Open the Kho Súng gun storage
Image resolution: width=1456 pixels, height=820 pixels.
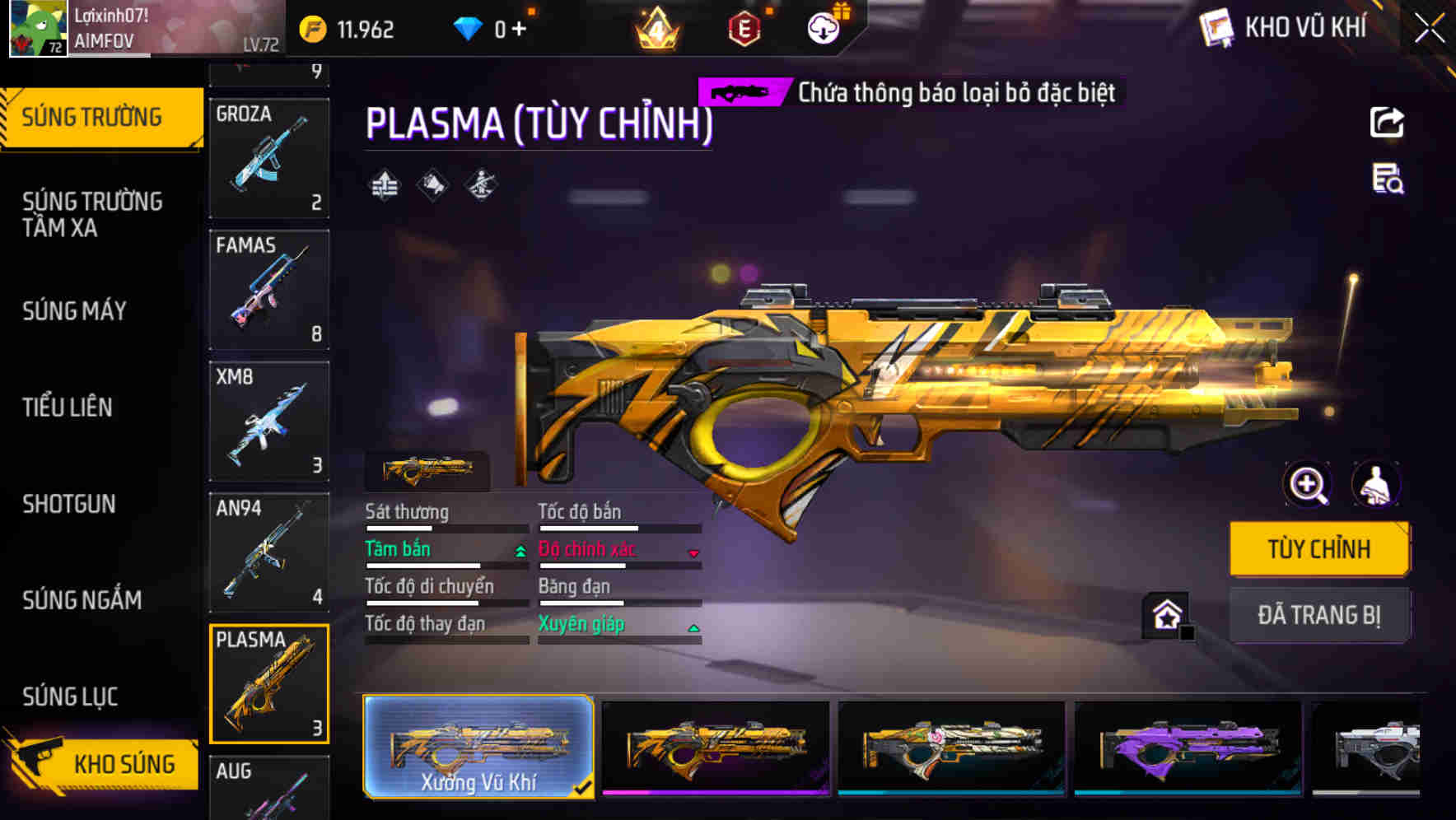[103, 764]
